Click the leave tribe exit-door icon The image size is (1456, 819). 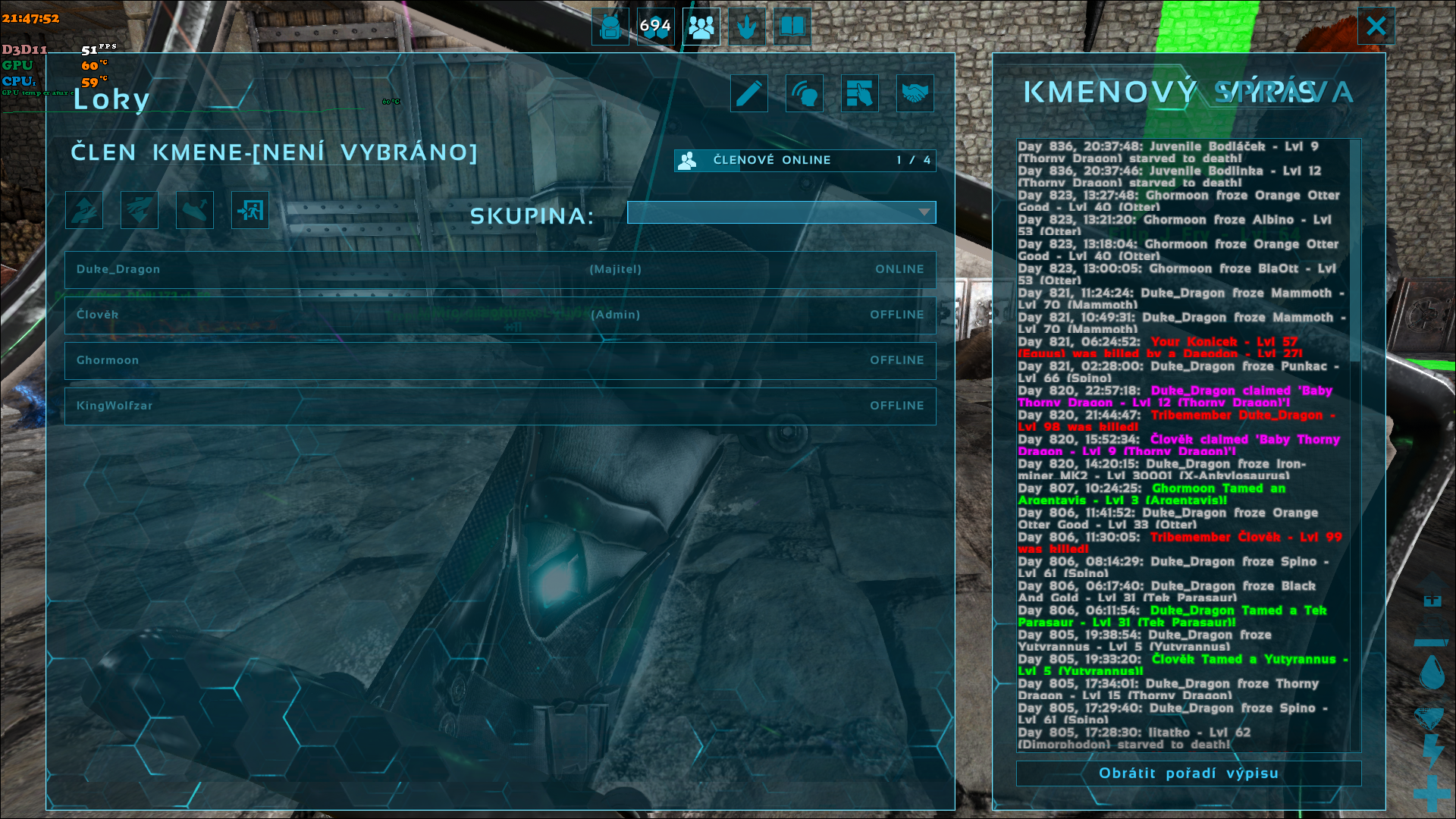pyautogui.click(x=250, y=210)
